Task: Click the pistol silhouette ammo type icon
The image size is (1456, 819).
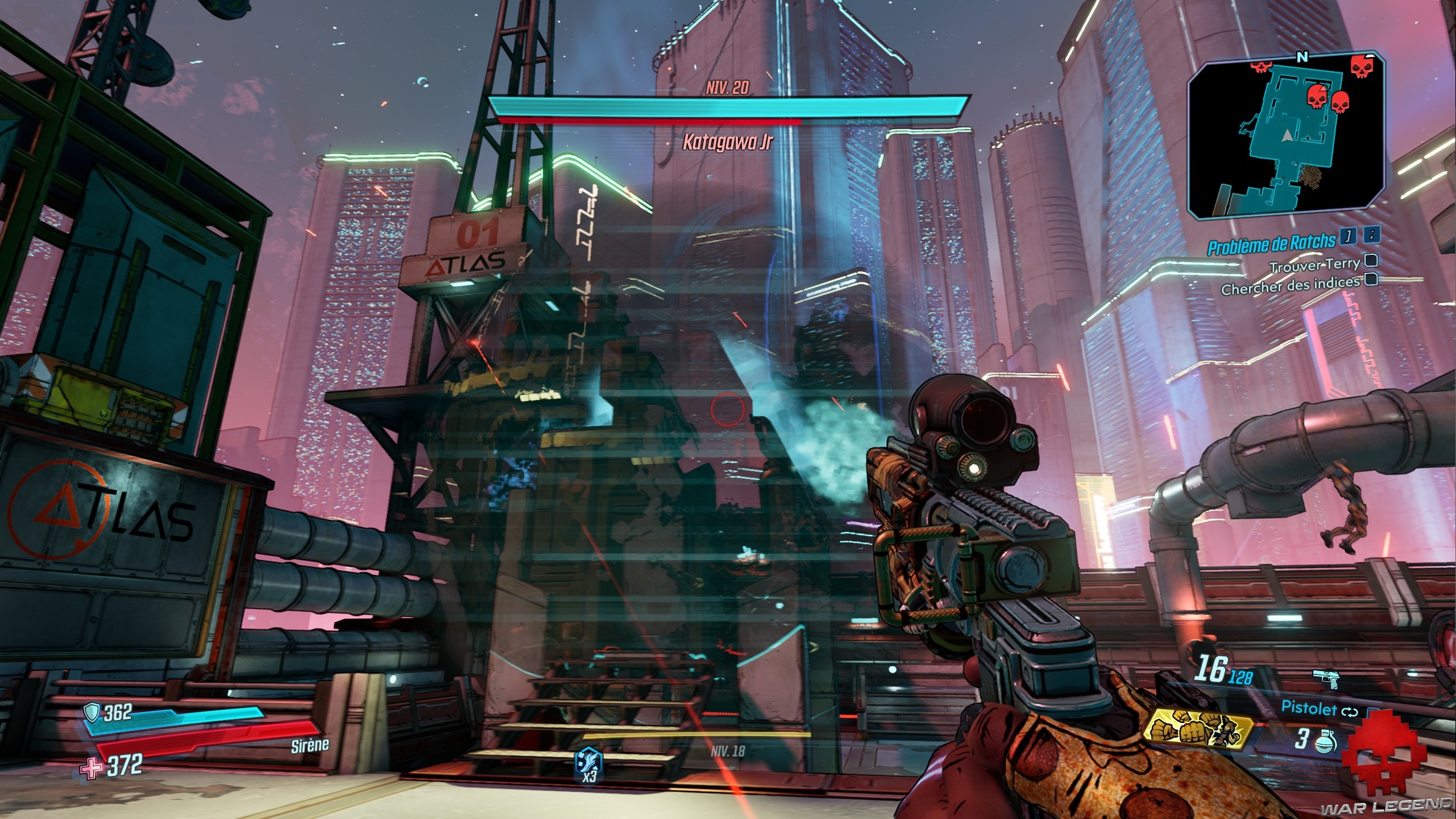Action: [1326, 677]
